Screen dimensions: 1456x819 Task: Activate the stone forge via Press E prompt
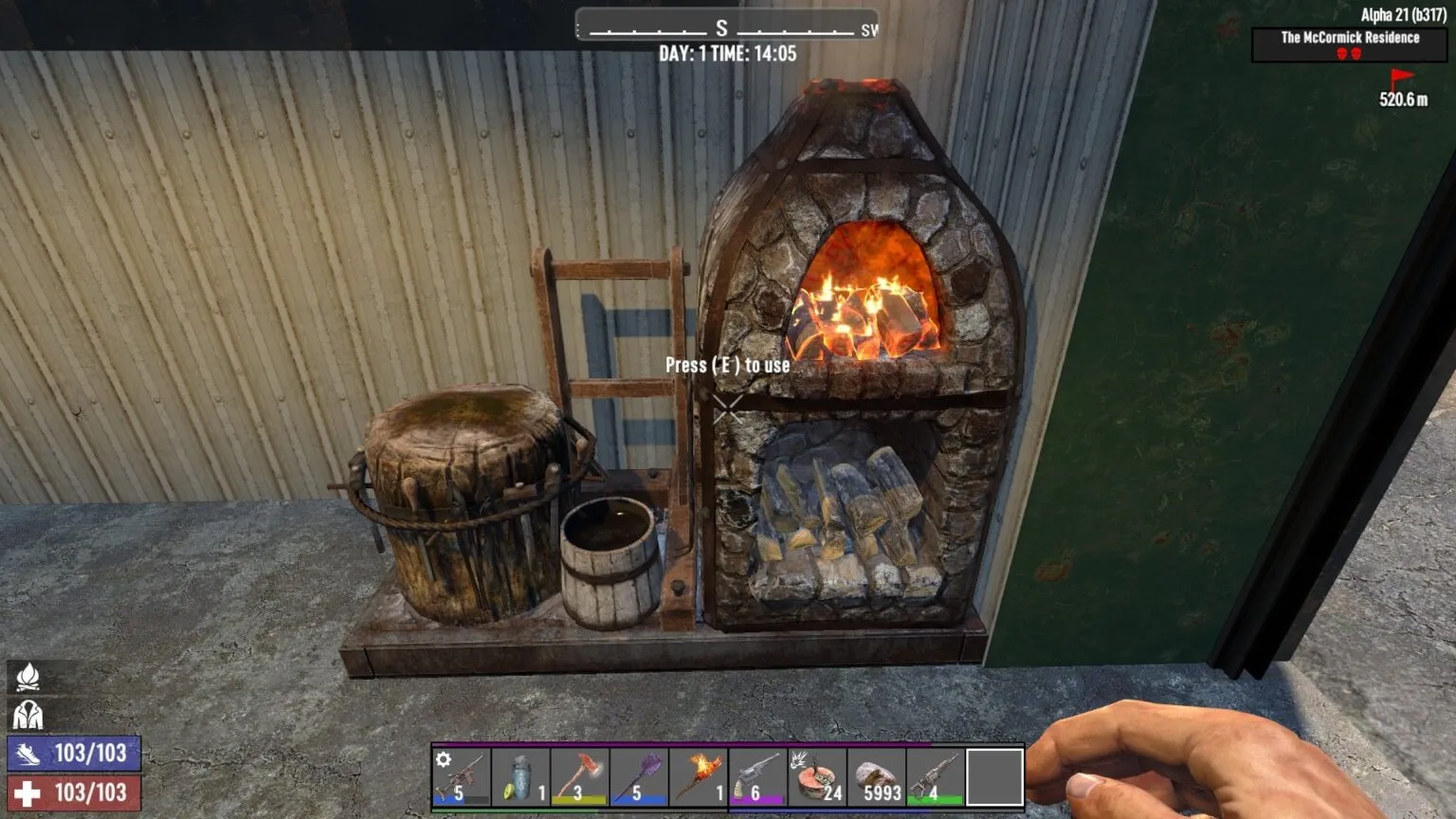tap(728, 364)
